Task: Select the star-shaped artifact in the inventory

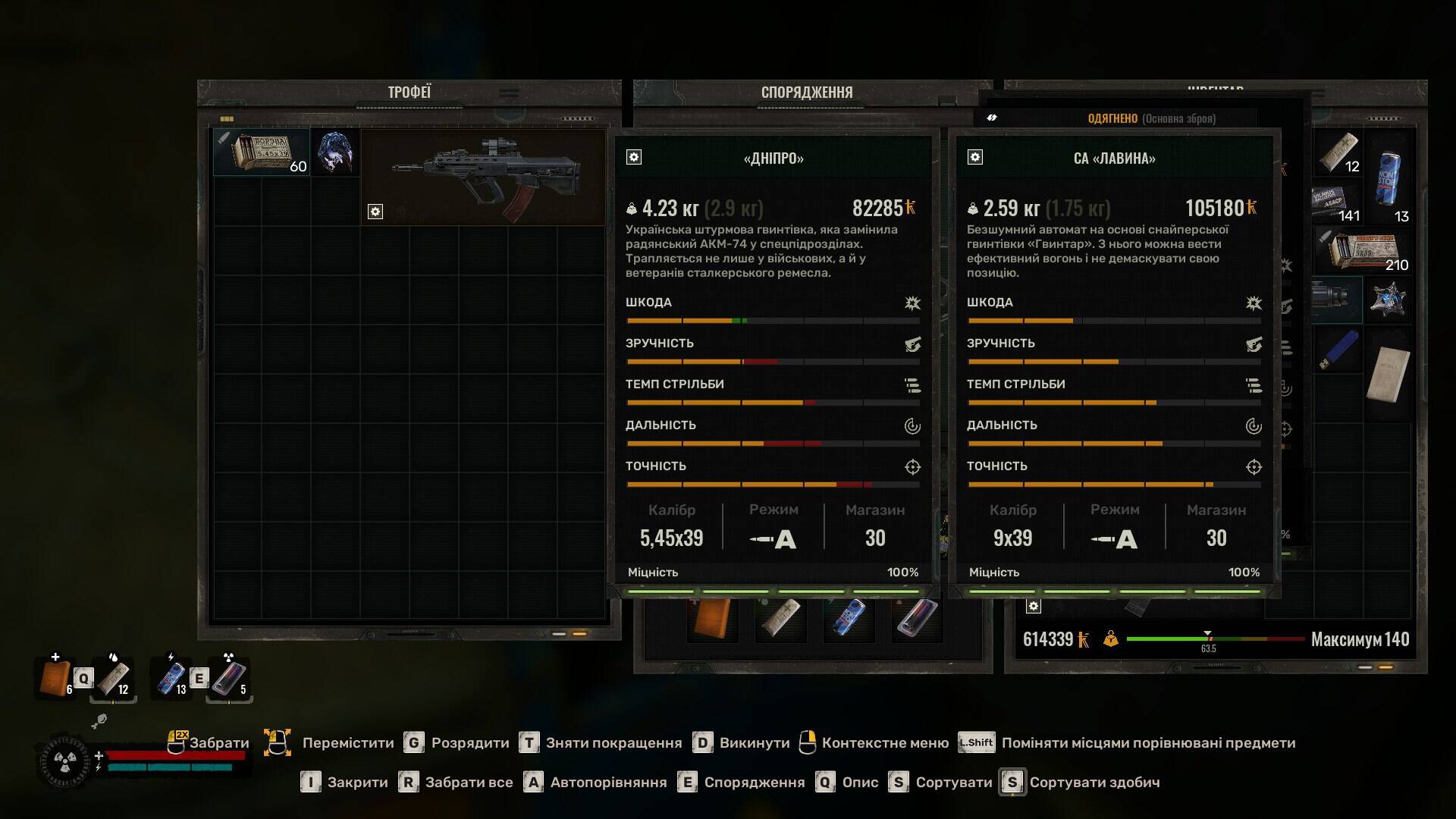Action: (1389, 299)
